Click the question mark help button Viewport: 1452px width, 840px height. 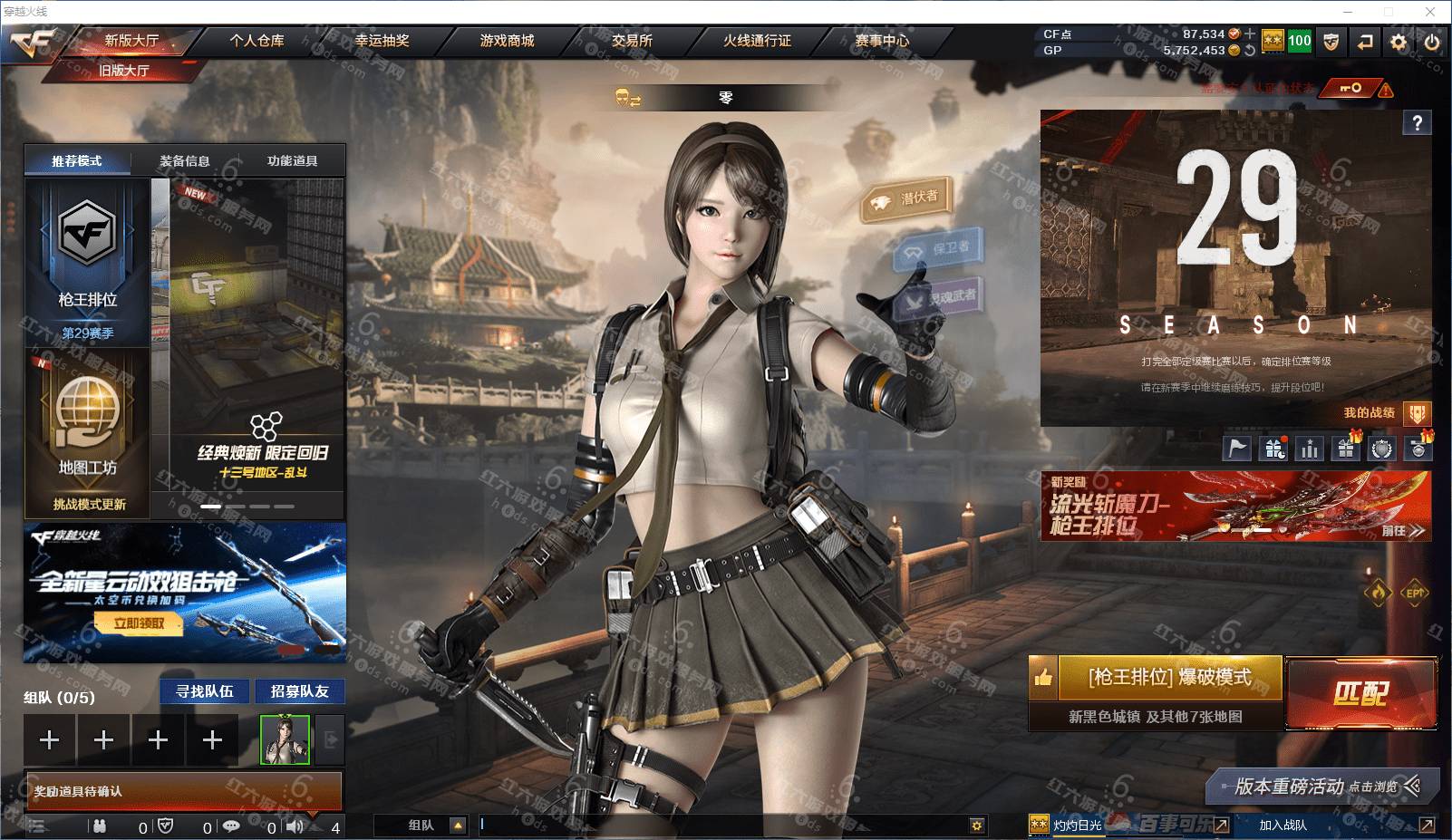pyautogui.click(x=1418, y=123)
